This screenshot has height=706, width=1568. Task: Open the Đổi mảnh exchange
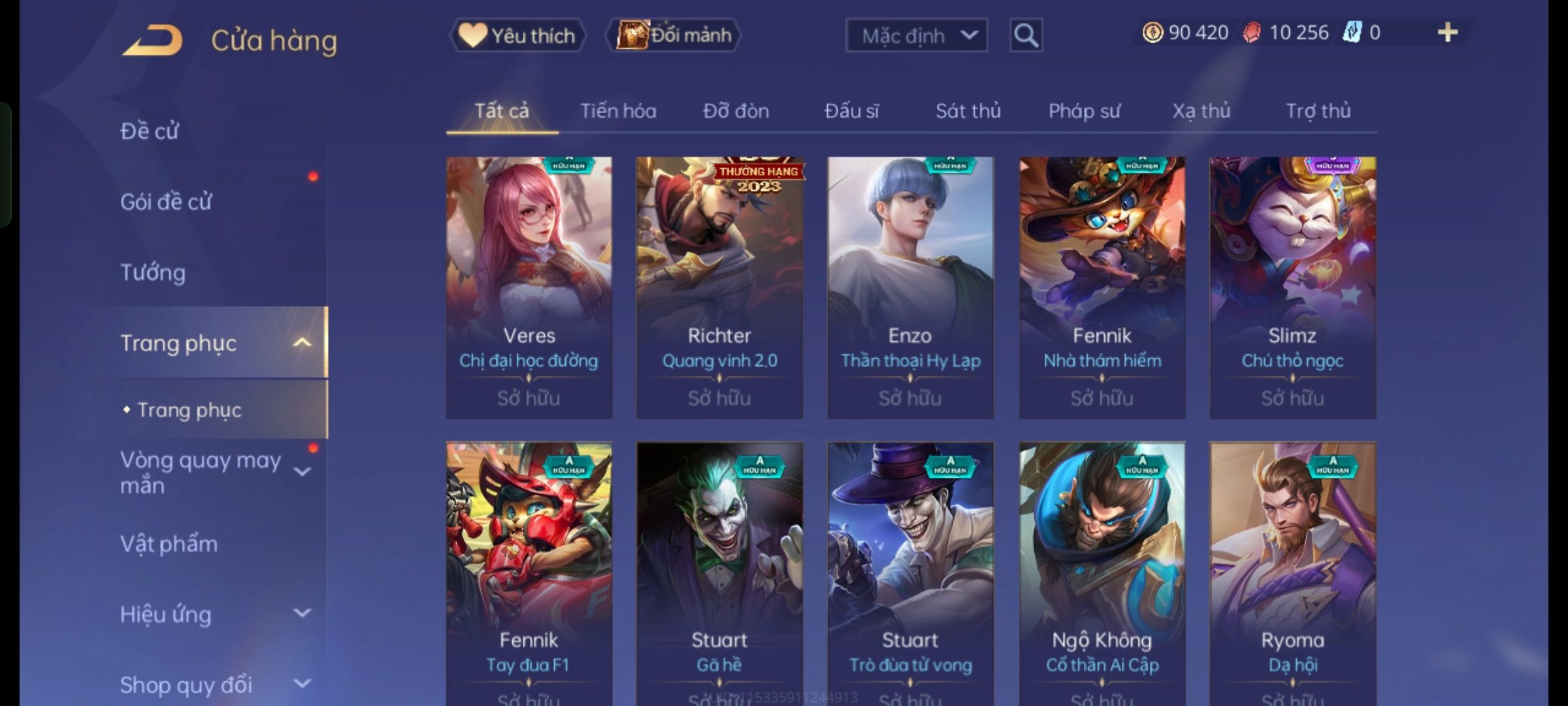674,35
